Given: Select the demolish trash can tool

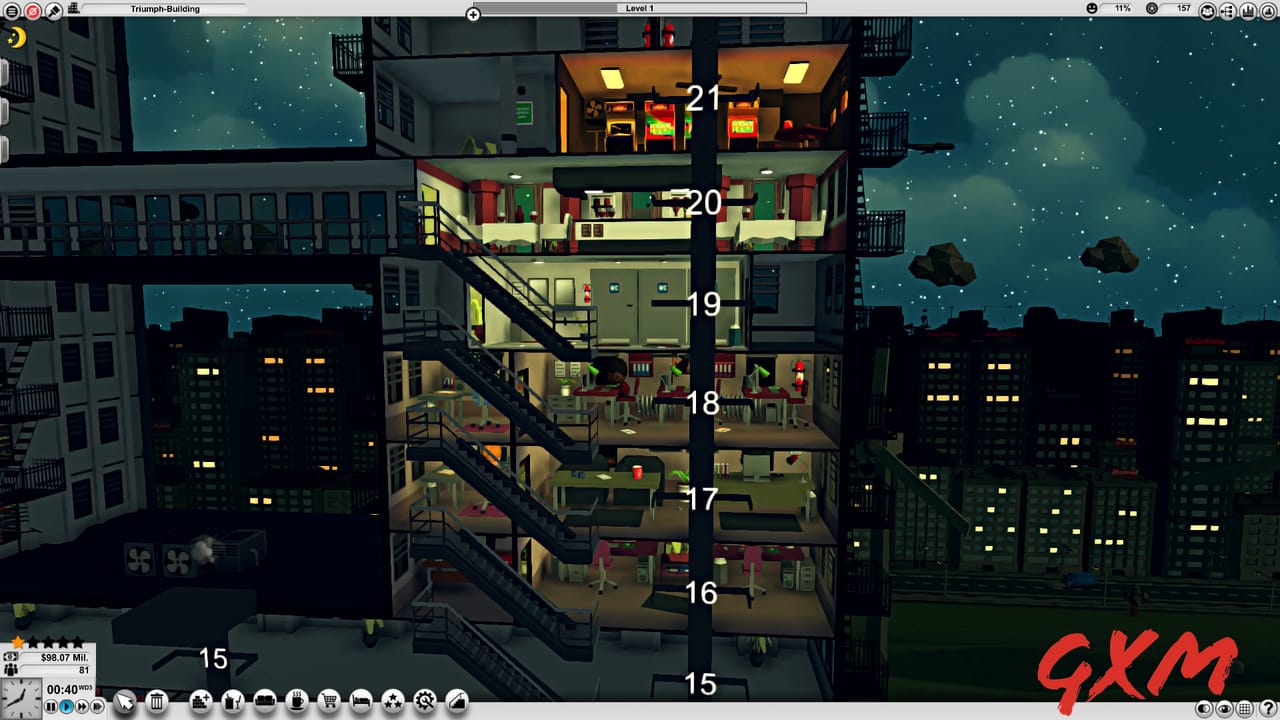Looking at the screenshot, I should 157,701.
